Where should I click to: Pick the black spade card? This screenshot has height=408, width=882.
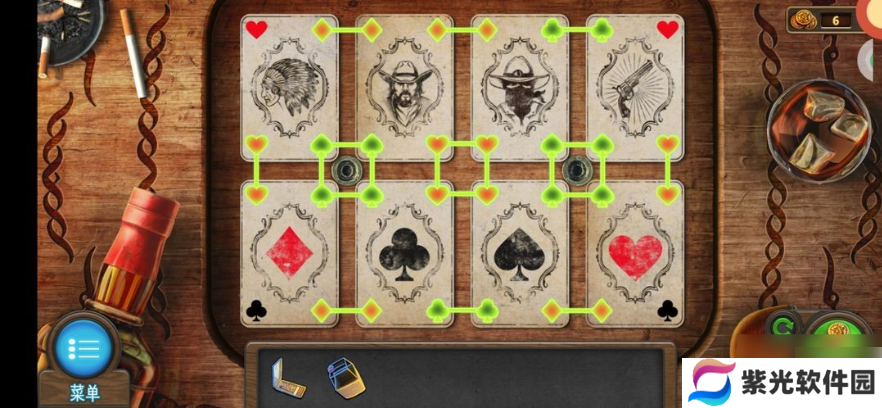click(520, 252)
